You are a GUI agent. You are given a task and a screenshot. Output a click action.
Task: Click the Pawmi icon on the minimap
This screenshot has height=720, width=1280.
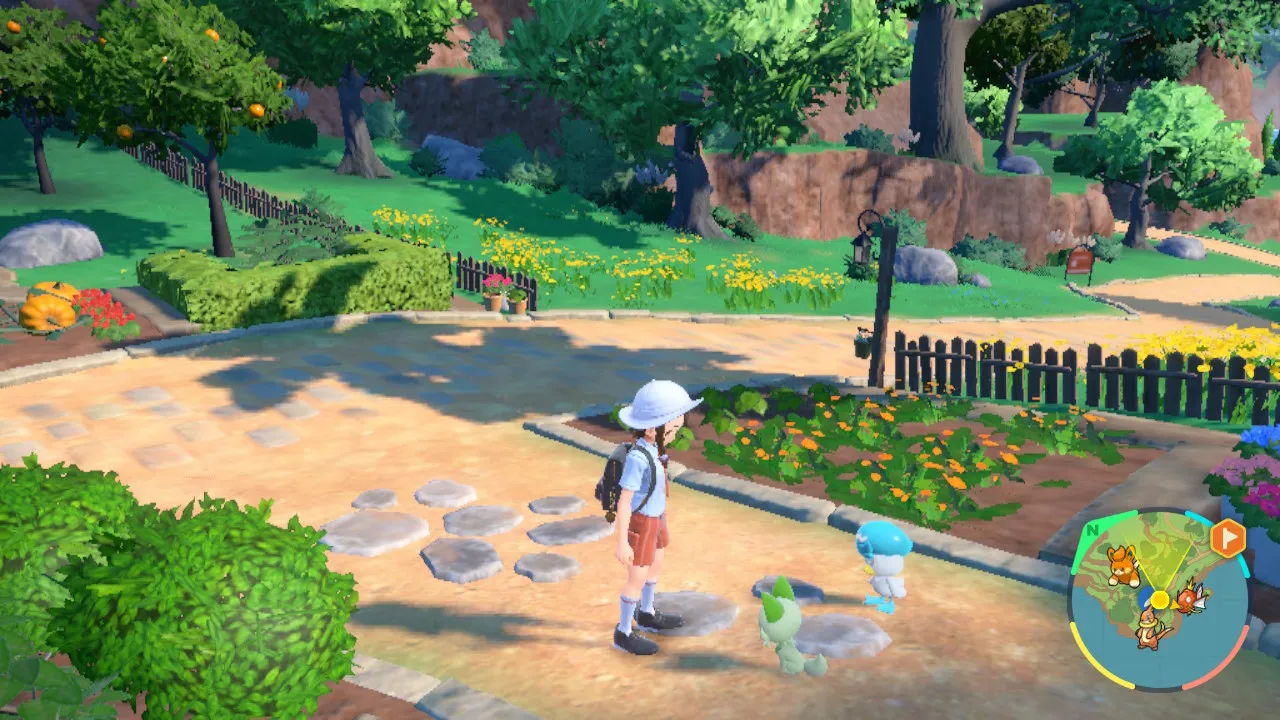click(x=1124, y=565)
